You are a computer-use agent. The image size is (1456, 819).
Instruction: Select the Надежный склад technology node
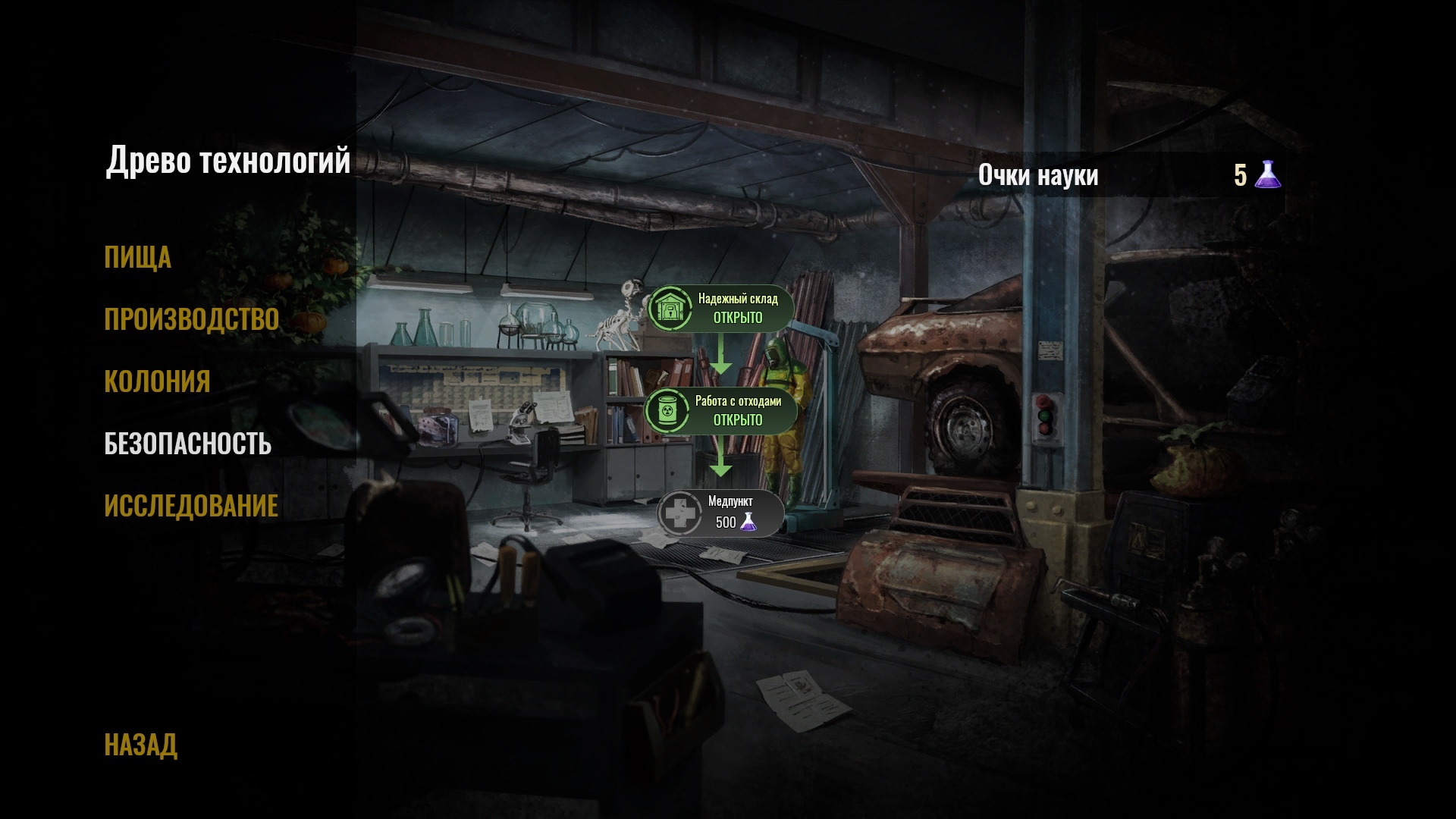click(x=720, y=309)
